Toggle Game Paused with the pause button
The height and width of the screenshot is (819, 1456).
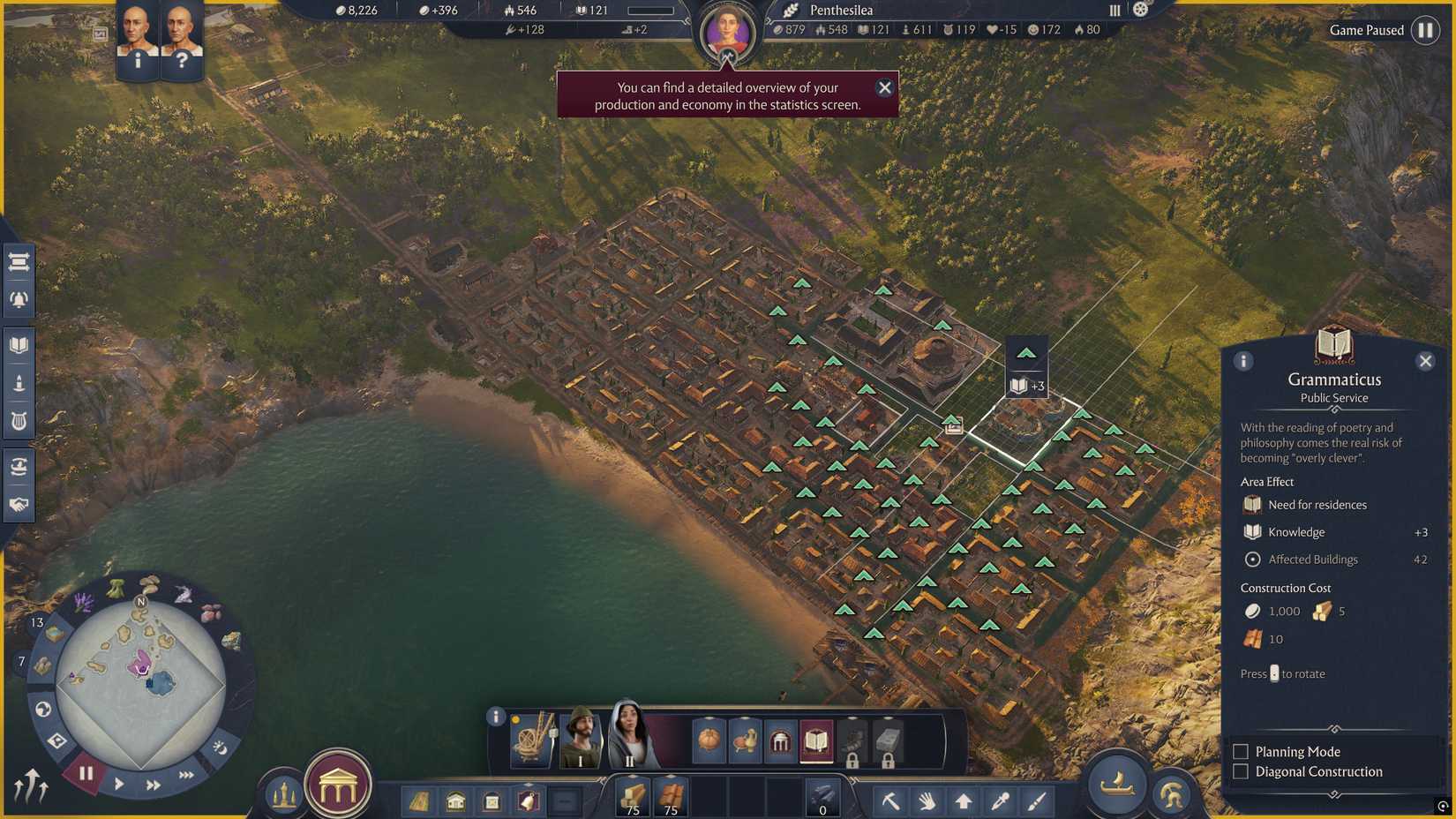pyautogui.click(x=1427, y=30)
